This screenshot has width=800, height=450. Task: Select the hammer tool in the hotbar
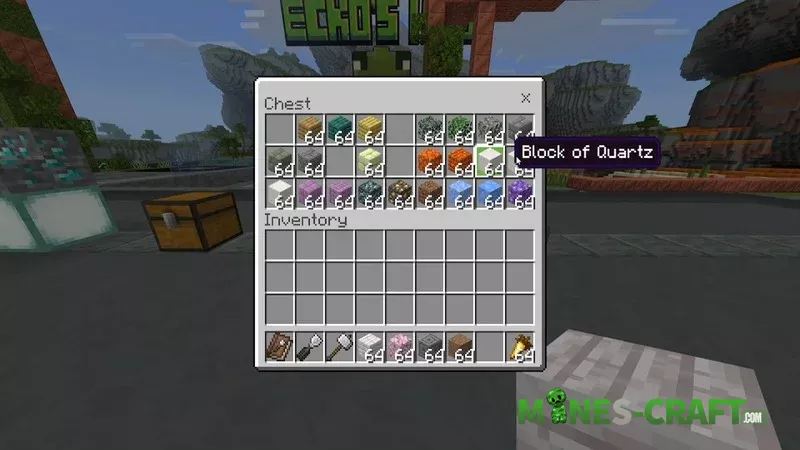[339, 346]
